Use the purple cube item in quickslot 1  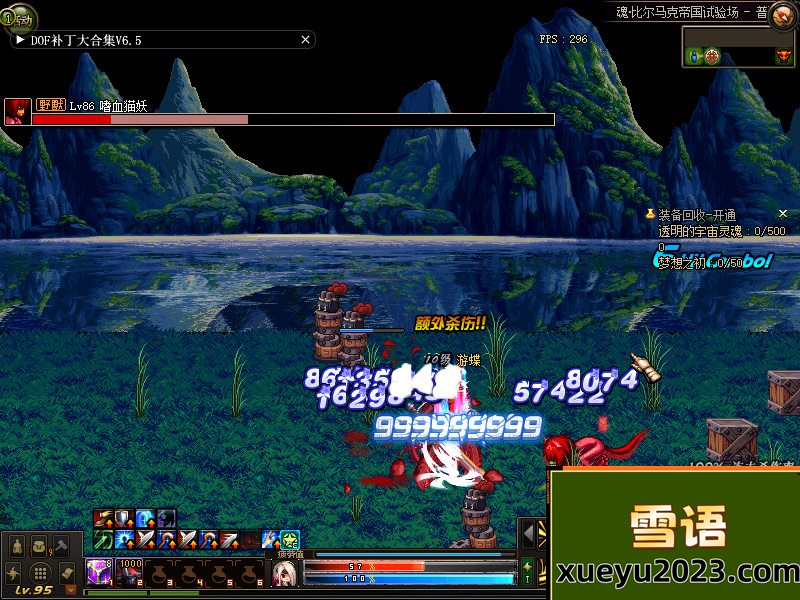[99, 571]
